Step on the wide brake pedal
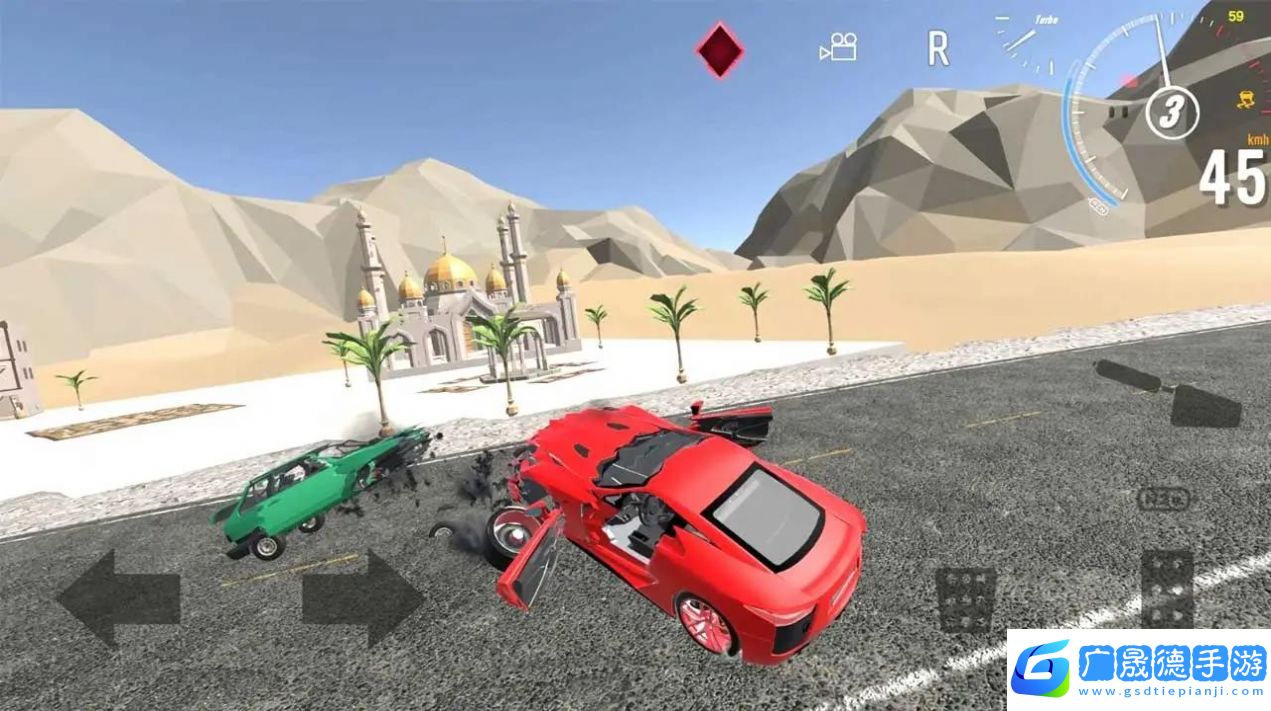Viewport: 1271px width, 711px height. pyautogui.click(x=965, y=598)
